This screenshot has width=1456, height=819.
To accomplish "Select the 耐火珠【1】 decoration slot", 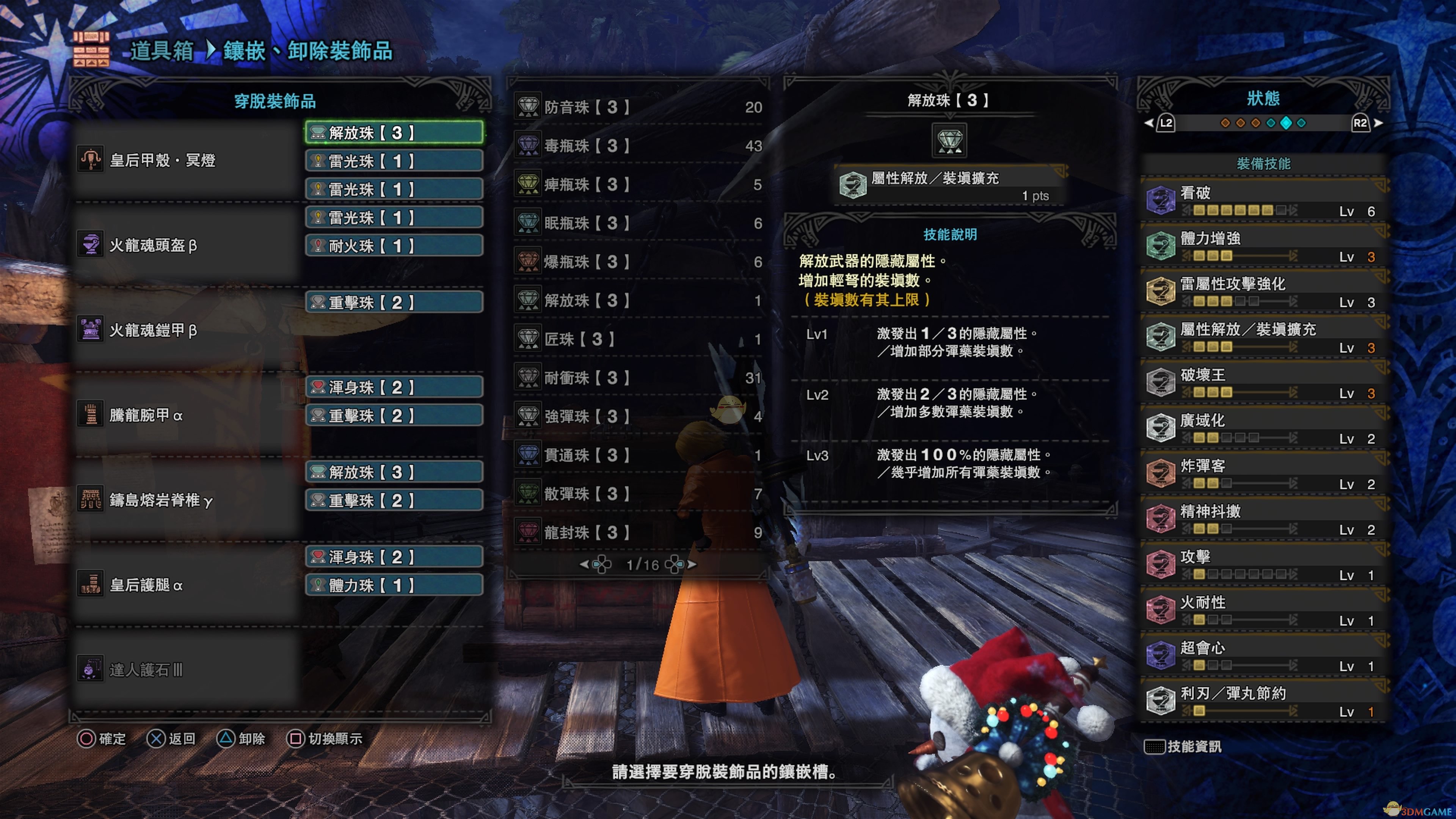I will point(394,246).
